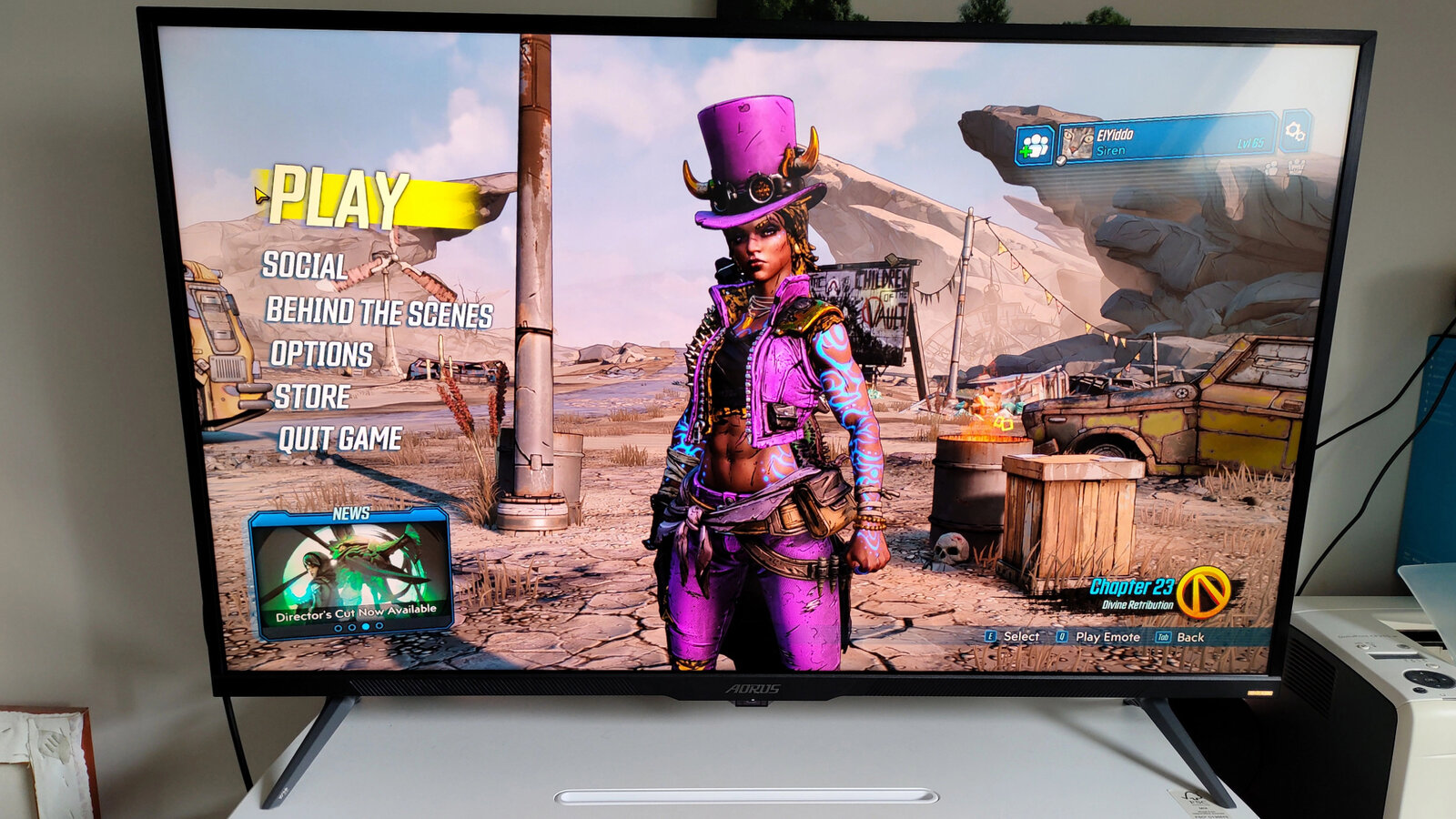1456x819 pixels.
Task: Choose QUIT GAME
Action: coord(339,440)
